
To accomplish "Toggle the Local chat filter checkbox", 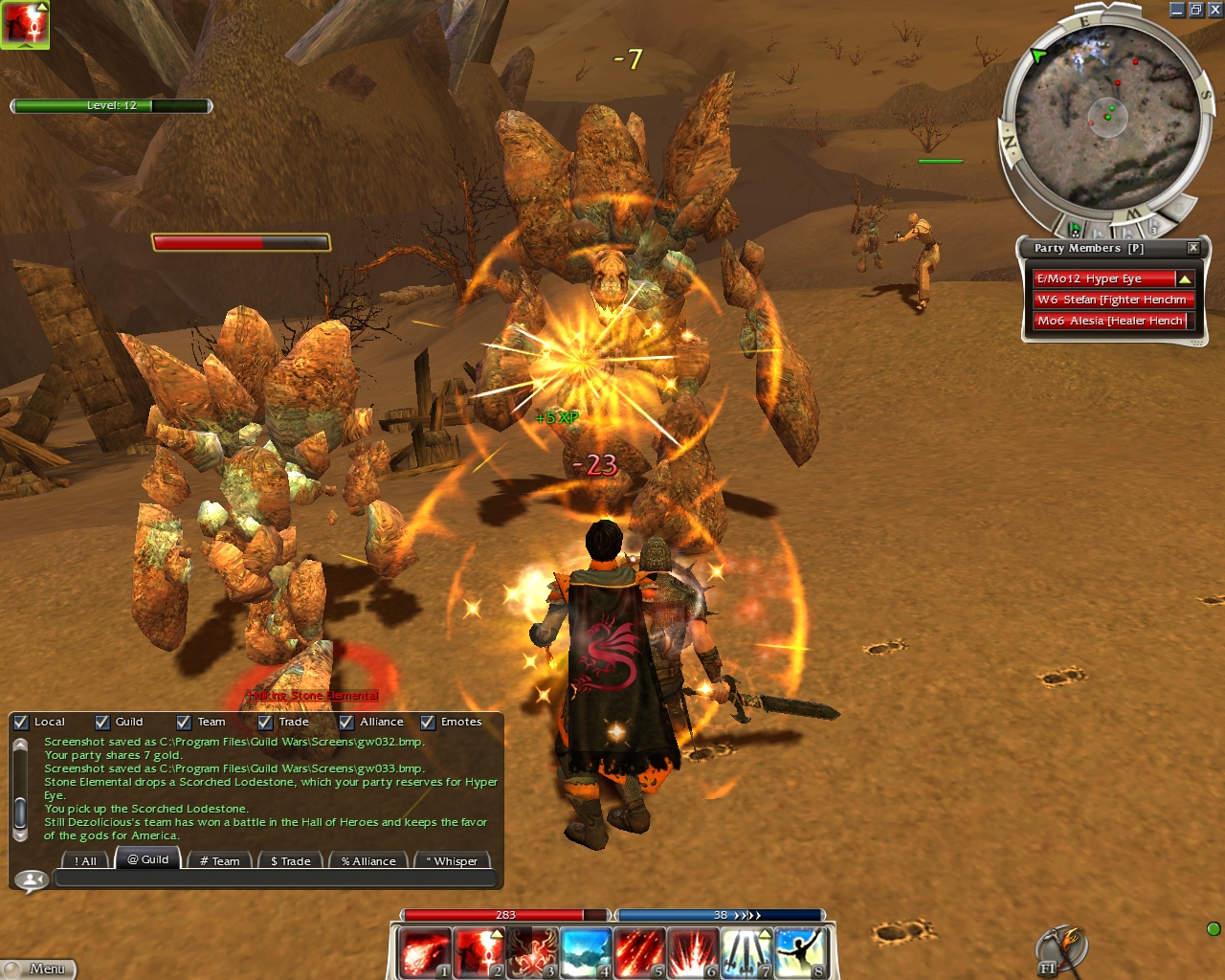I will pos(21,723).
